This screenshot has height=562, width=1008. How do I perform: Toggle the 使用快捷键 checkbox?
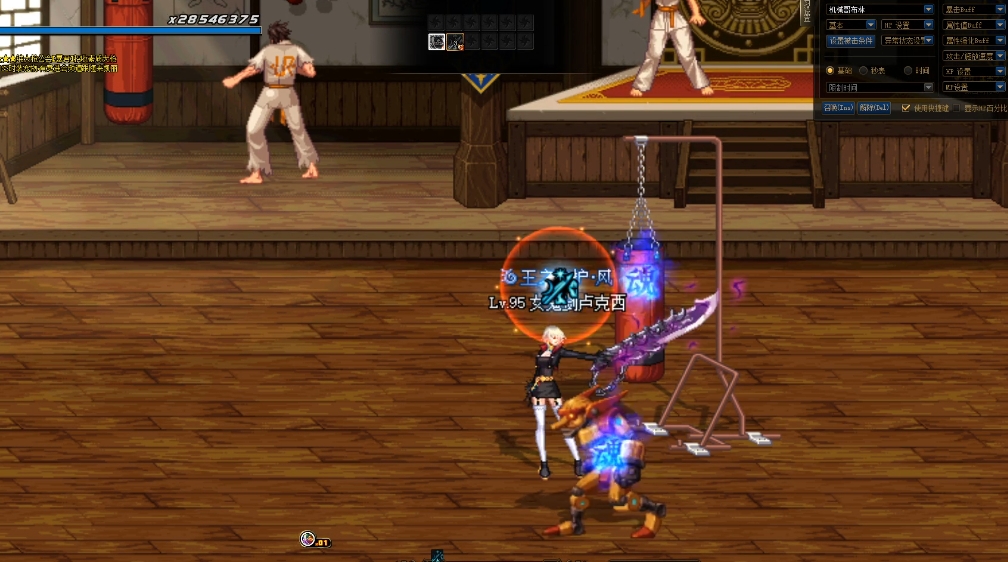pyautogui.click(x=906, y=108)
